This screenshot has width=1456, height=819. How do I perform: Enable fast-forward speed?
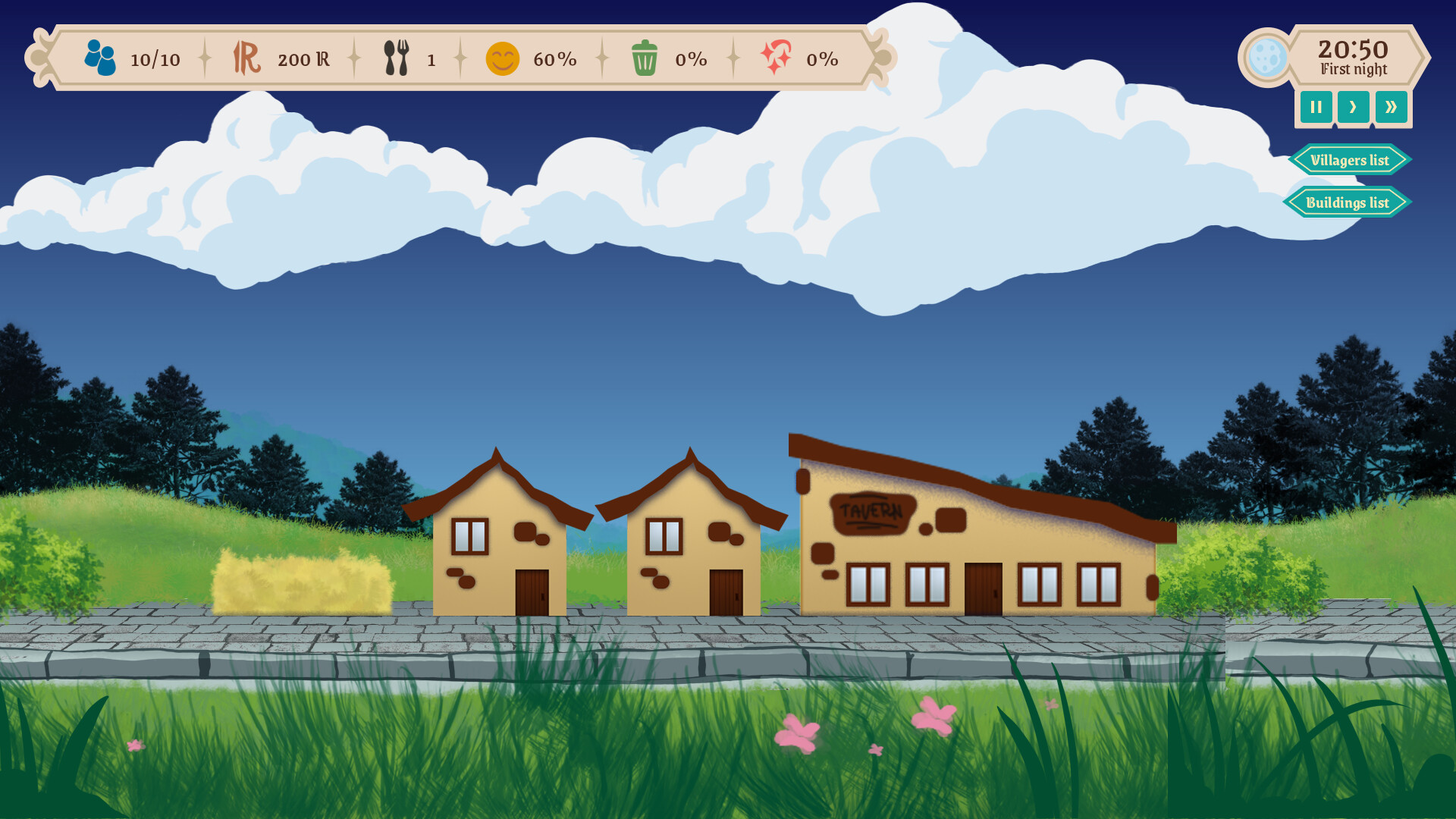click(x=1392, y=107)
